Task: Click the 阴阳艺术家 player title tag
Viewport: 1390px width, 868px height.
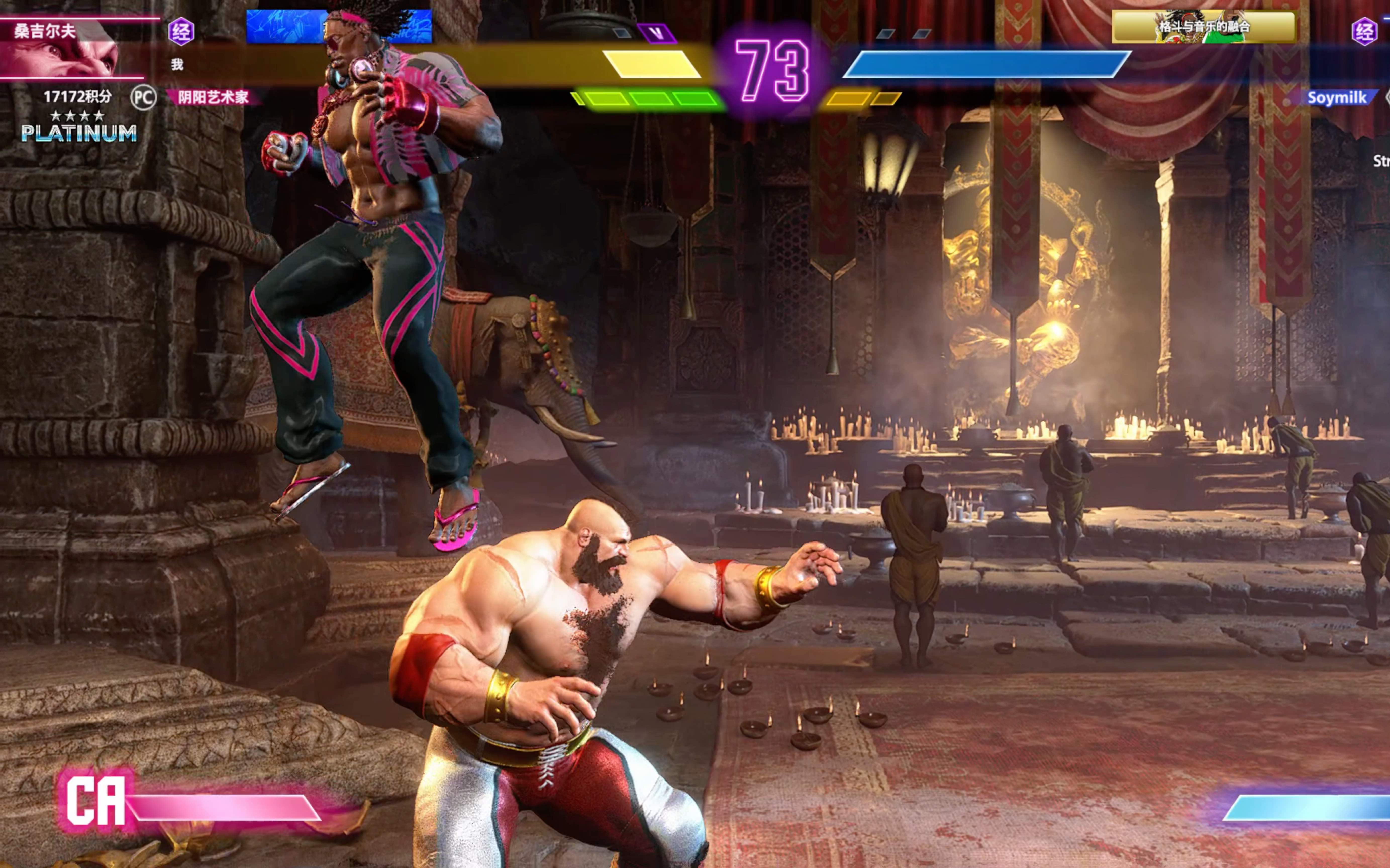Action: point(213,97)
